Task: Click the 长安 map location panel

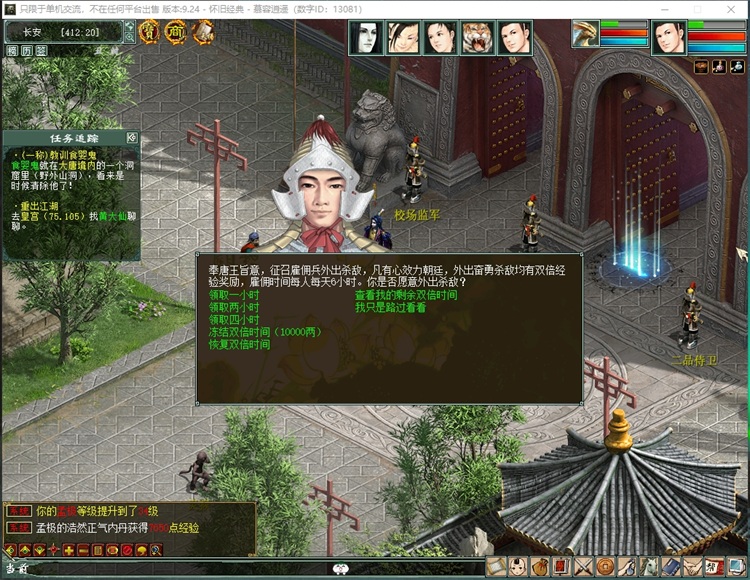Action: point(62,32)
